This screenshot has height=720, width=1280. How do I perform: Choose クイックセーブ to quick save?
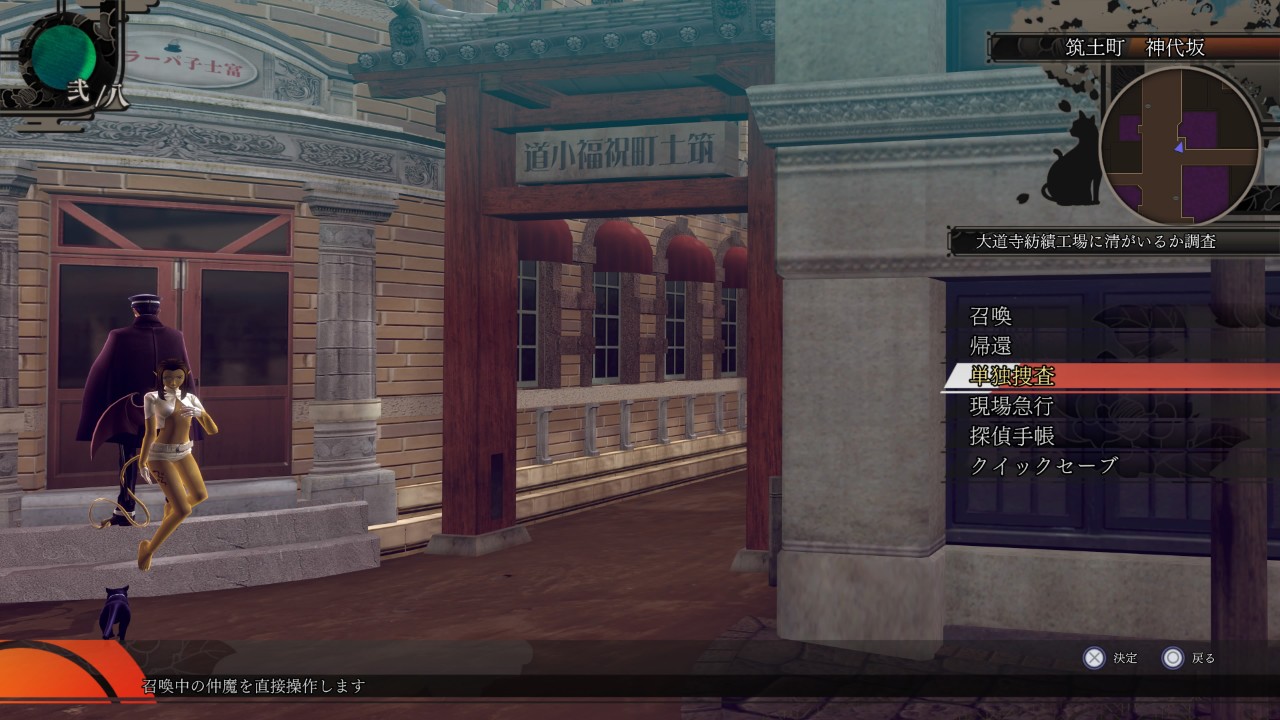(x=1043, y=466)
